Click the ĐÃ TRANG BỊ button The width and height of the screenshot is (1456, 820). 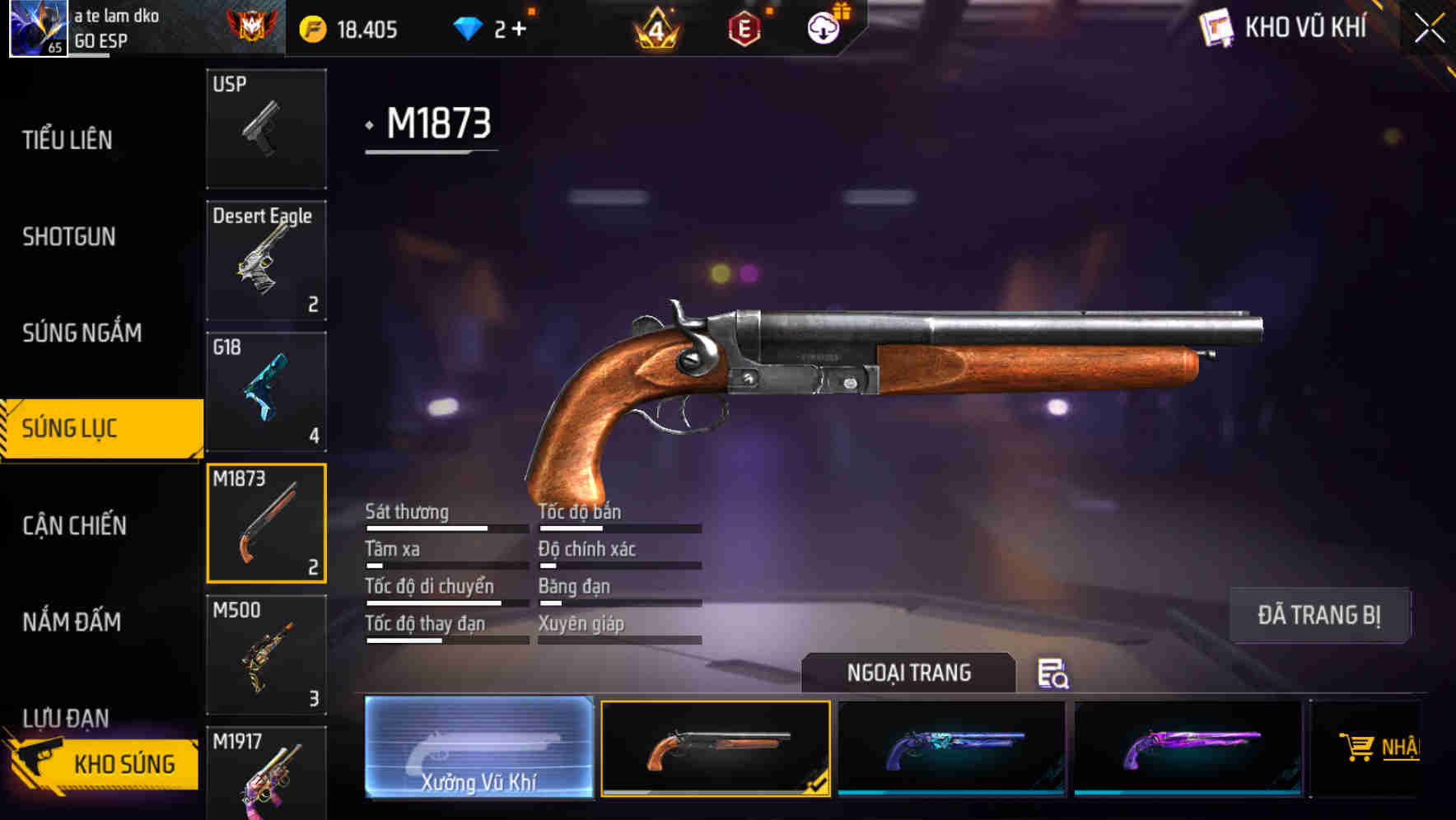(x=1319, y=615)
